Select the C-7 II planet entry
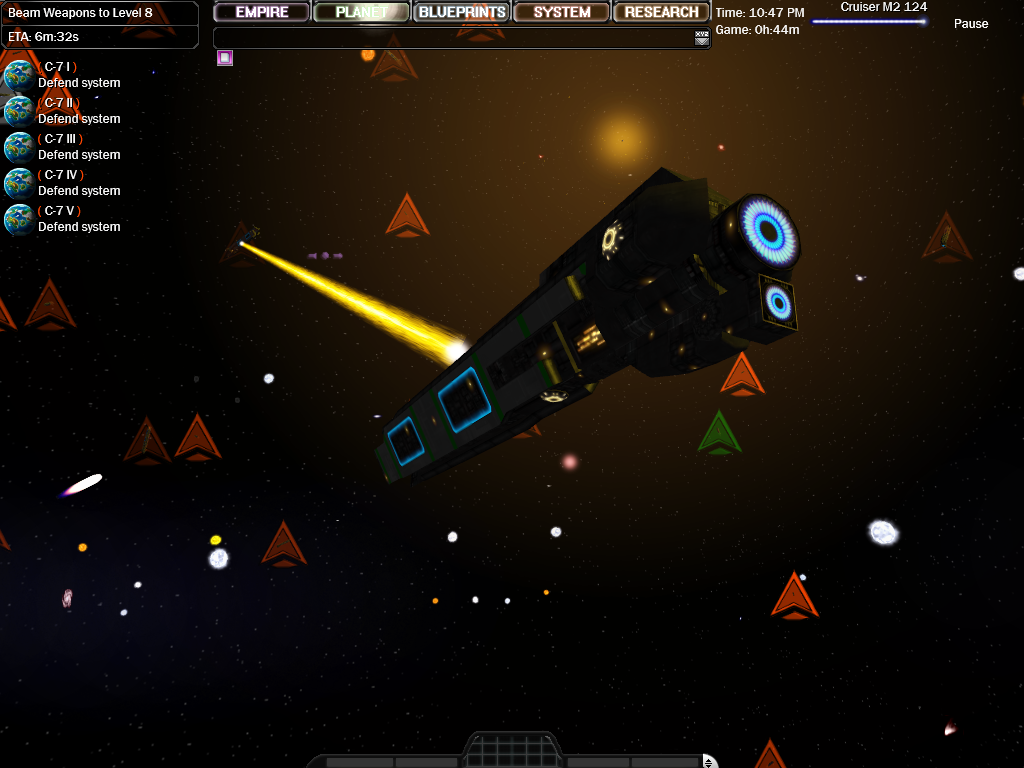 19,111
